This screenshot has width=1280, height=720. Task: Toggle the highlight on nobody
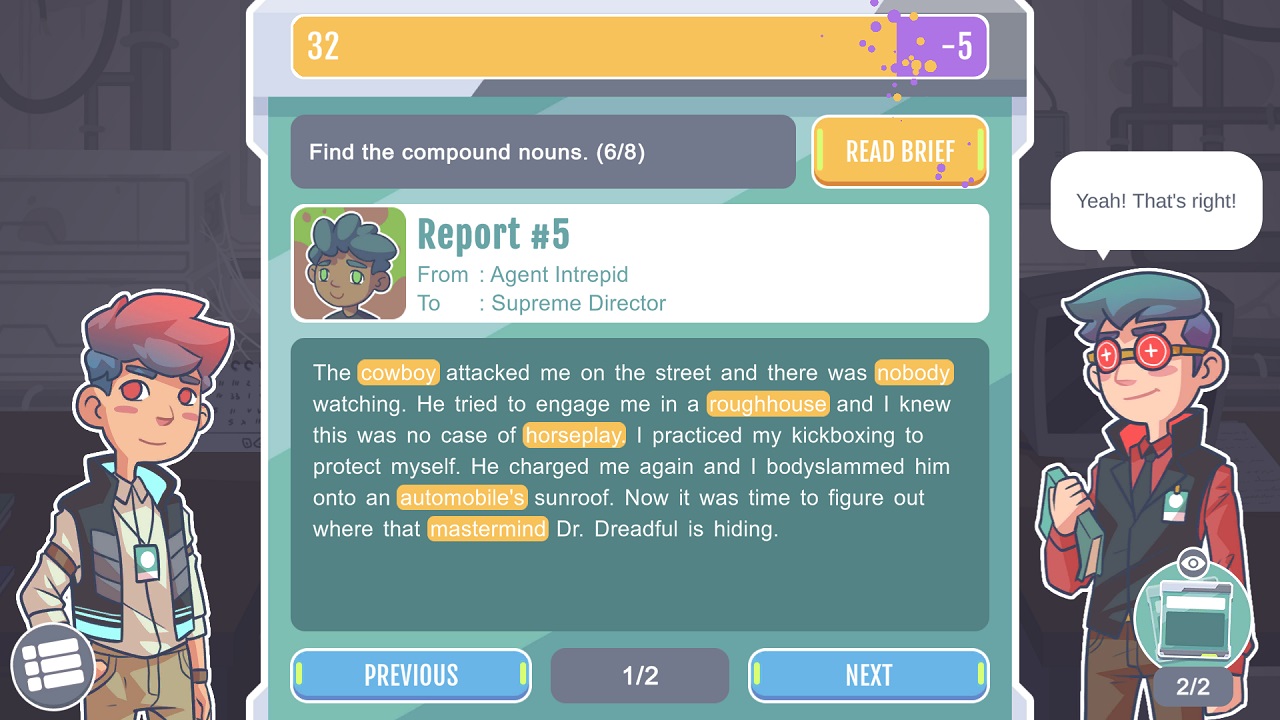914,372
